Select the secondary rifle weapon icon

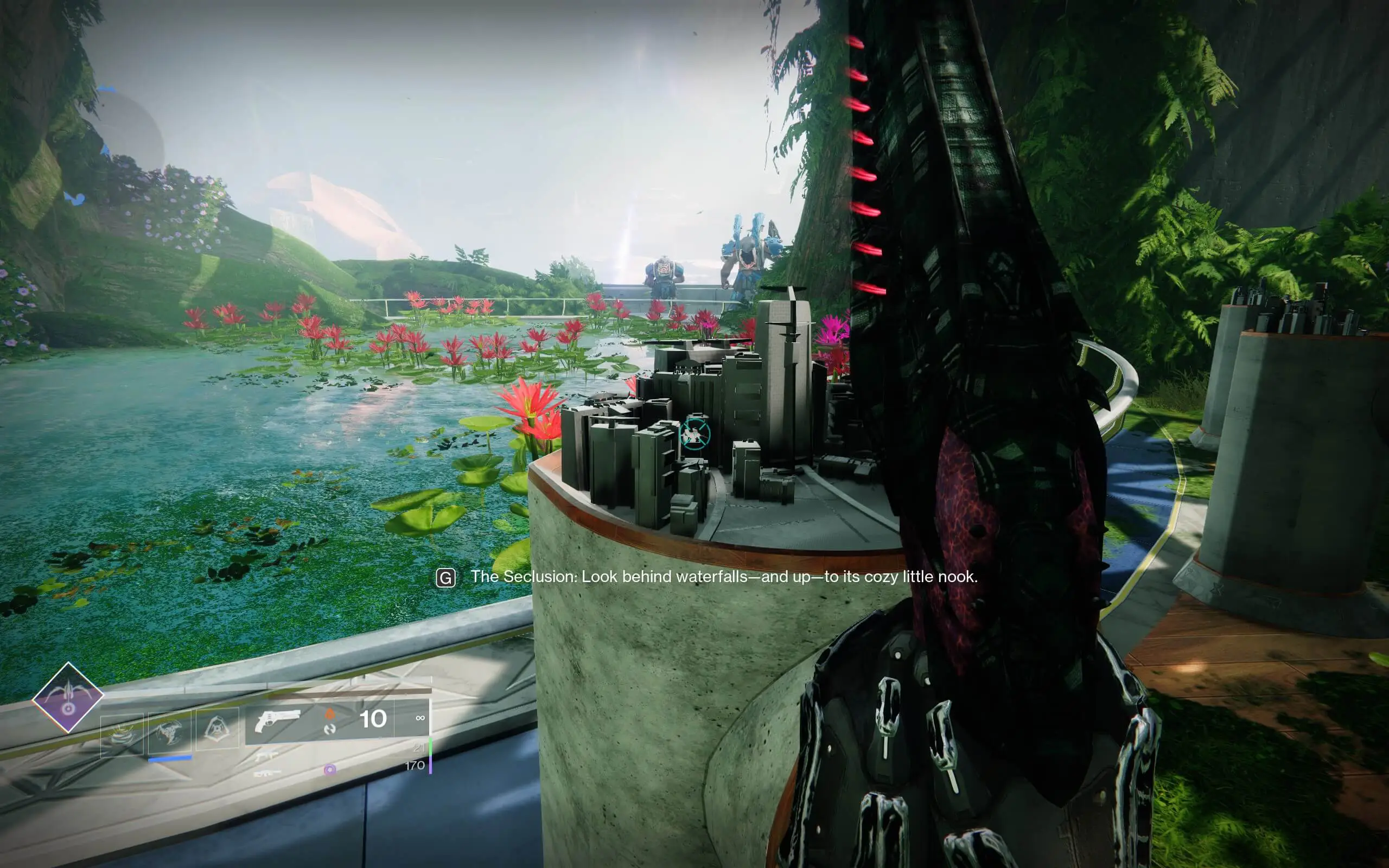point(266,756)
